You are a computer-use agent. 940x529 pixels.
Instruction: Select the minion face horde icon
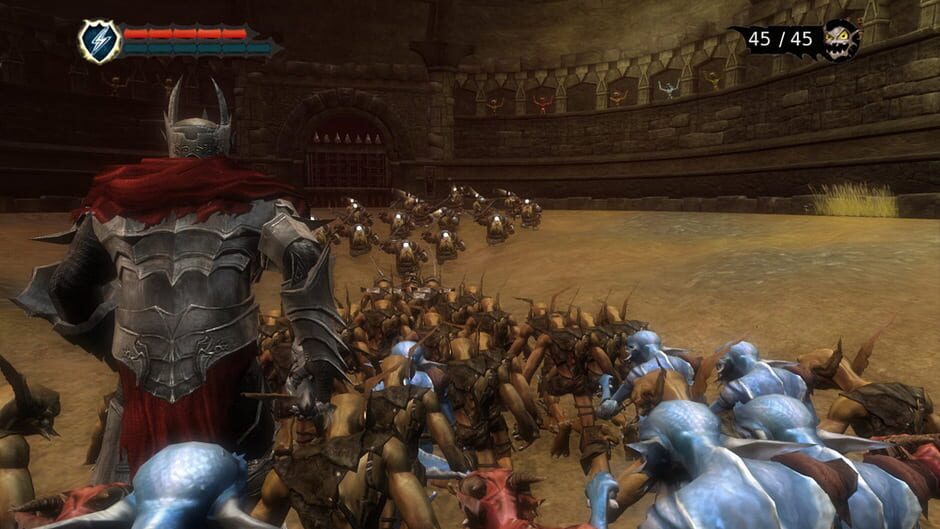click(x=841, y=40)
